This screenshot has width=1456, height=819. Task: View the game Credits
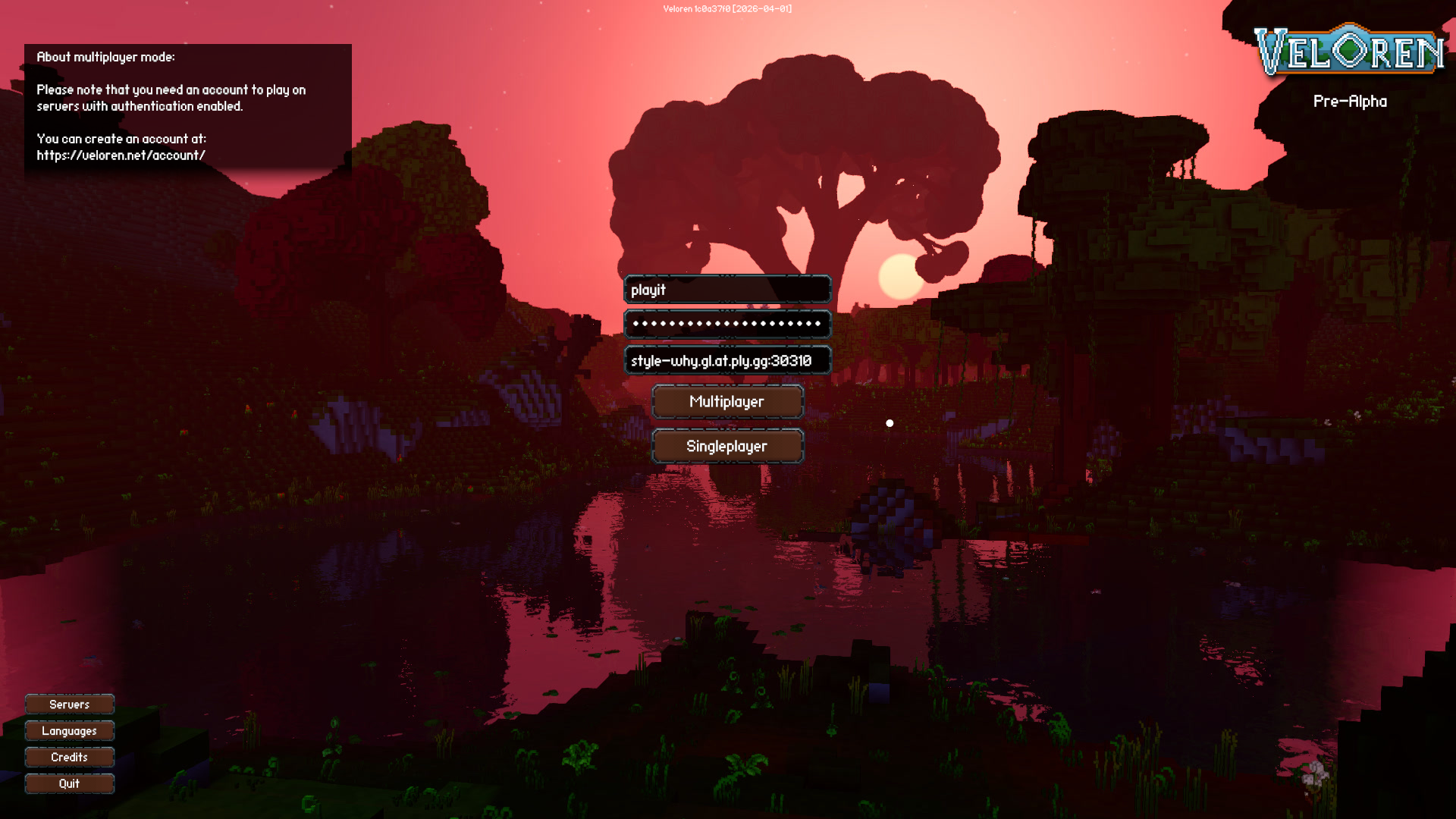(x=69, y=757)
